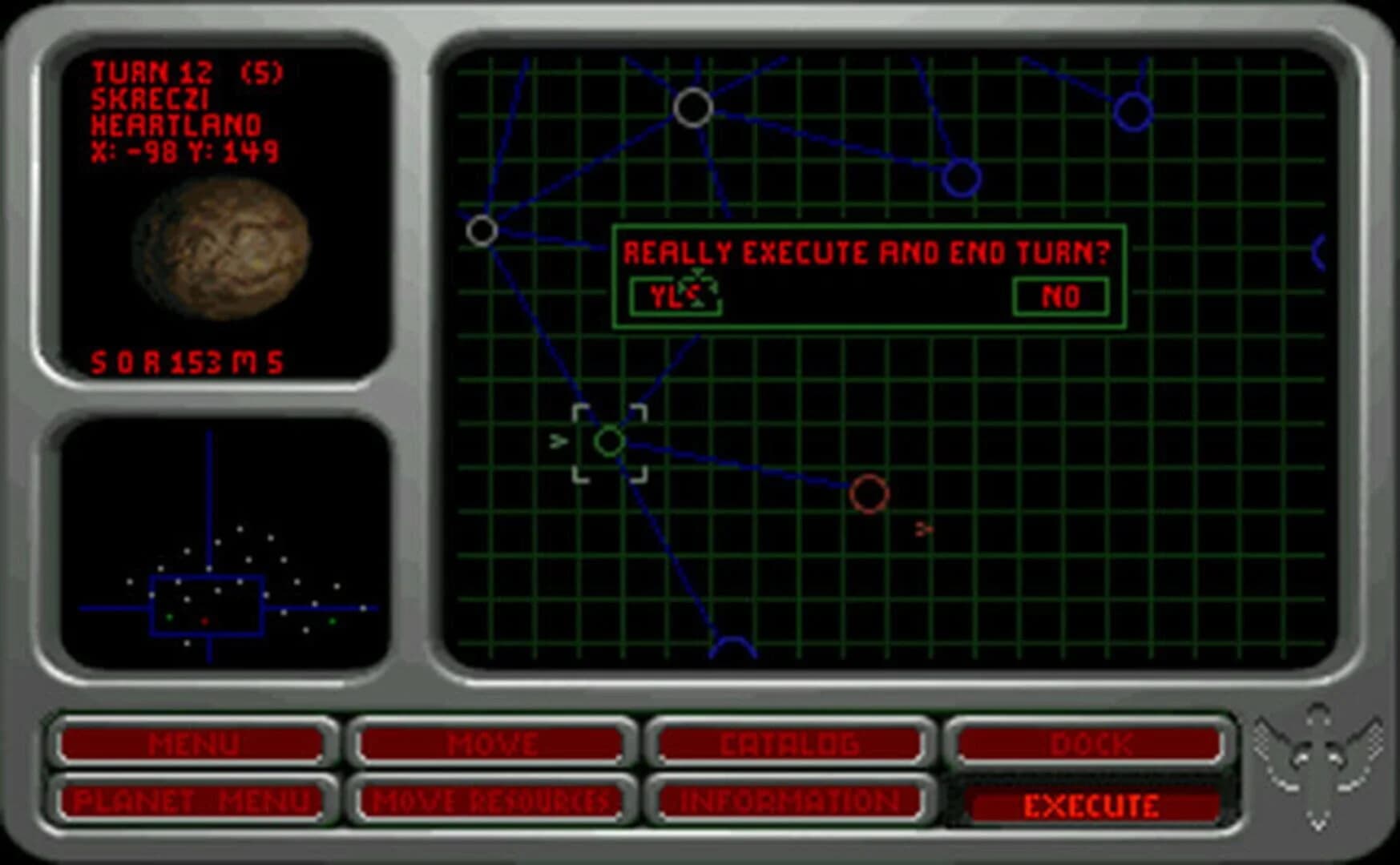Screen dimensions: 1400x865
Task: Click the red enemy star circle
Action: [x=870, y=494]
